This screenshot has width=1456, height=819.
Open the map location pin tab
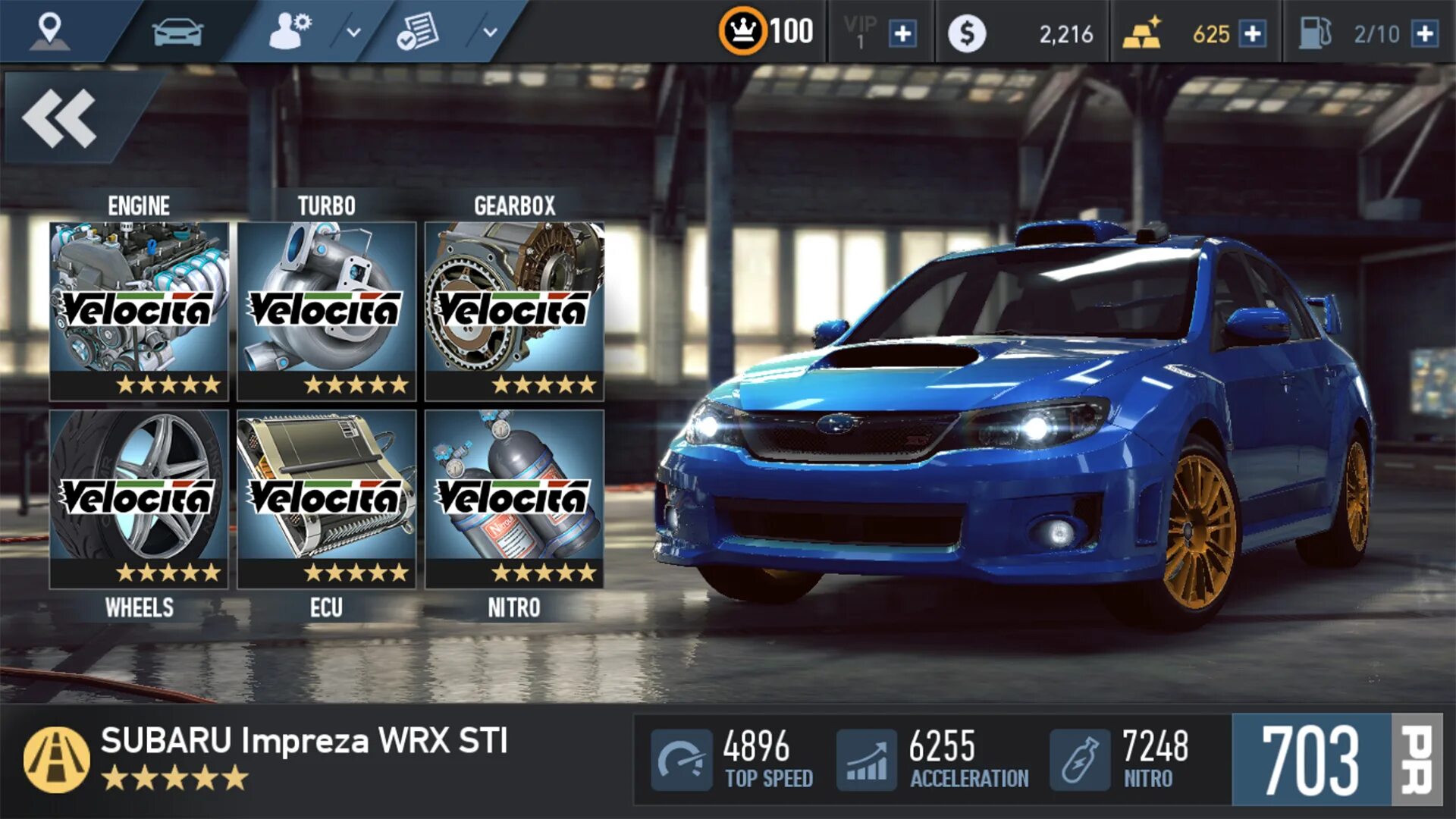[50, 31]
